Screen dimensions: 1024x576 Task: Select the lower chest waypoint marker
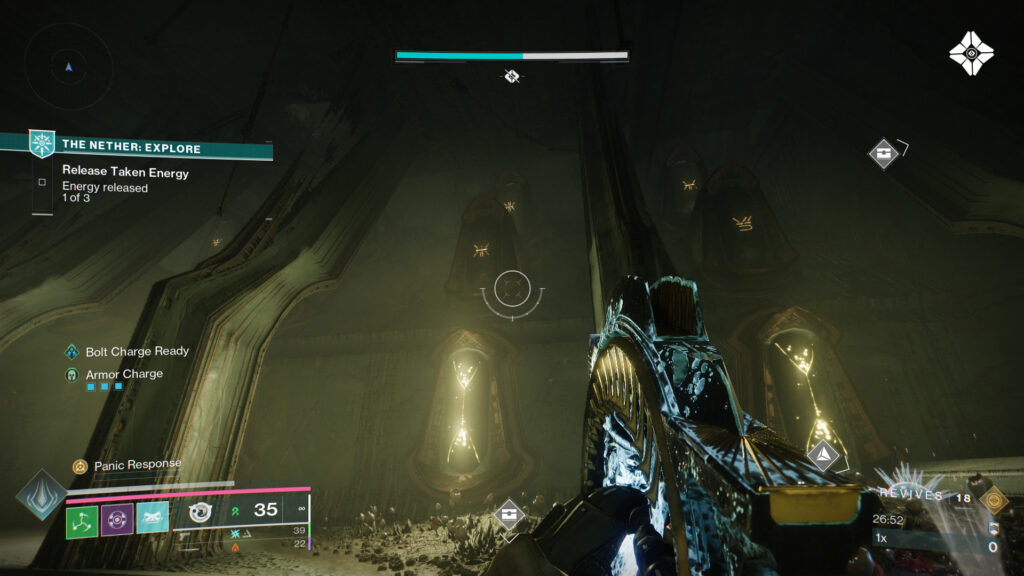coord(510,515)
